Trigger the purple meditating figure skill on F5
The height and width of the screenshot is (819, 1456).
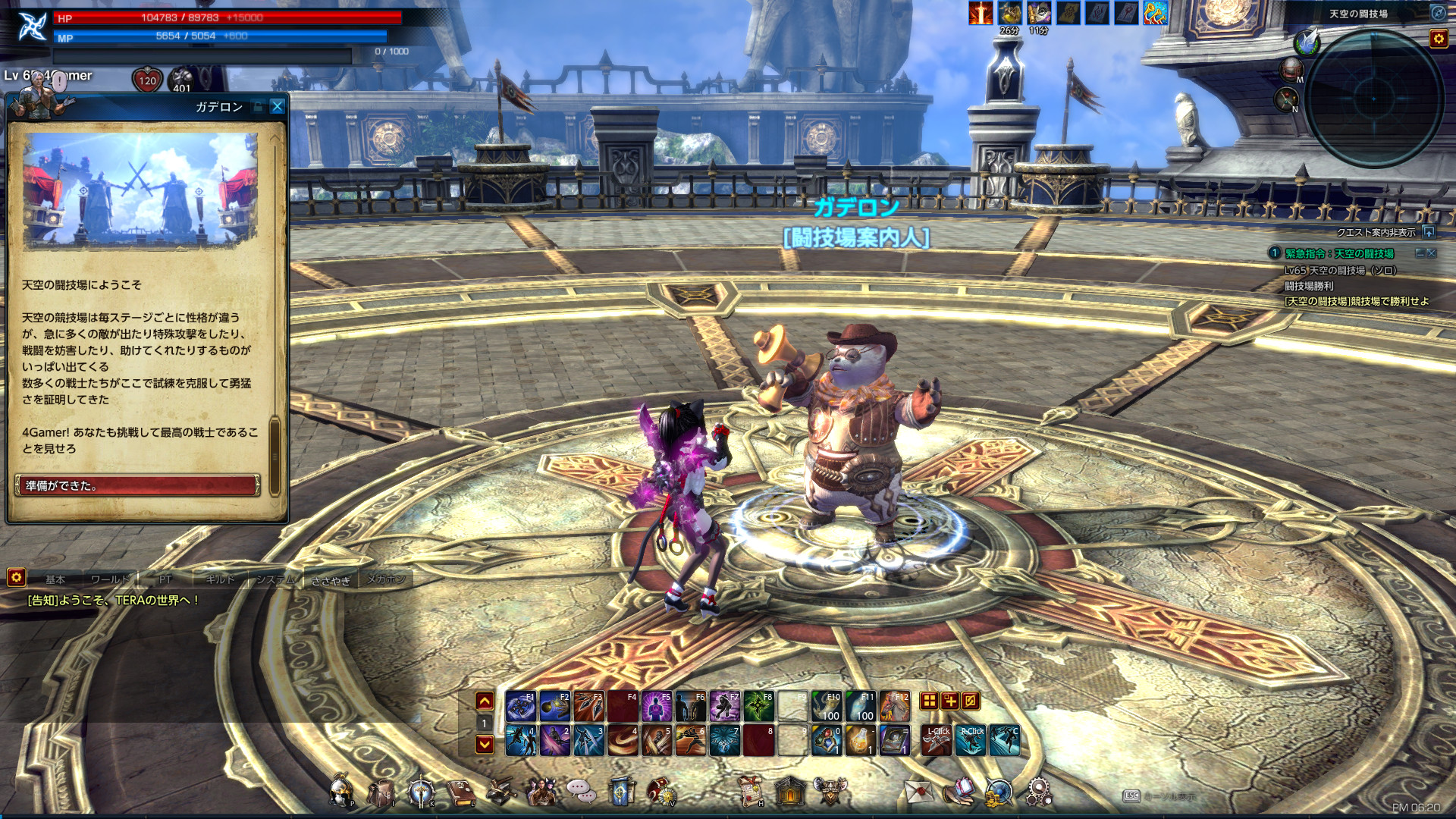point(657,707)
